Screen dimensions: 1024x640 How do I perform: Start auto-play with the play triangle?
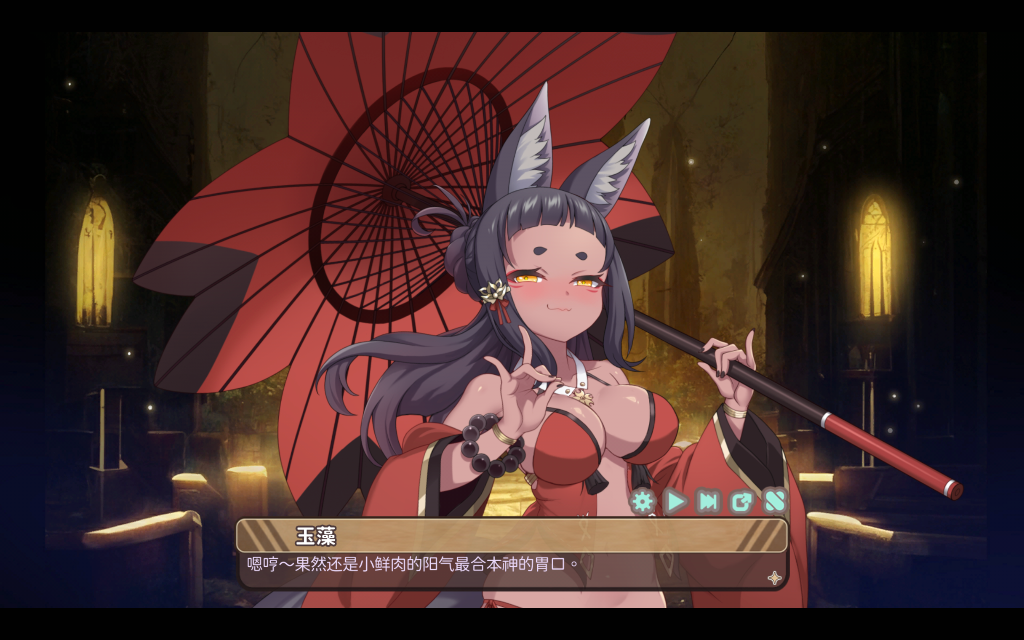point(676,501)
